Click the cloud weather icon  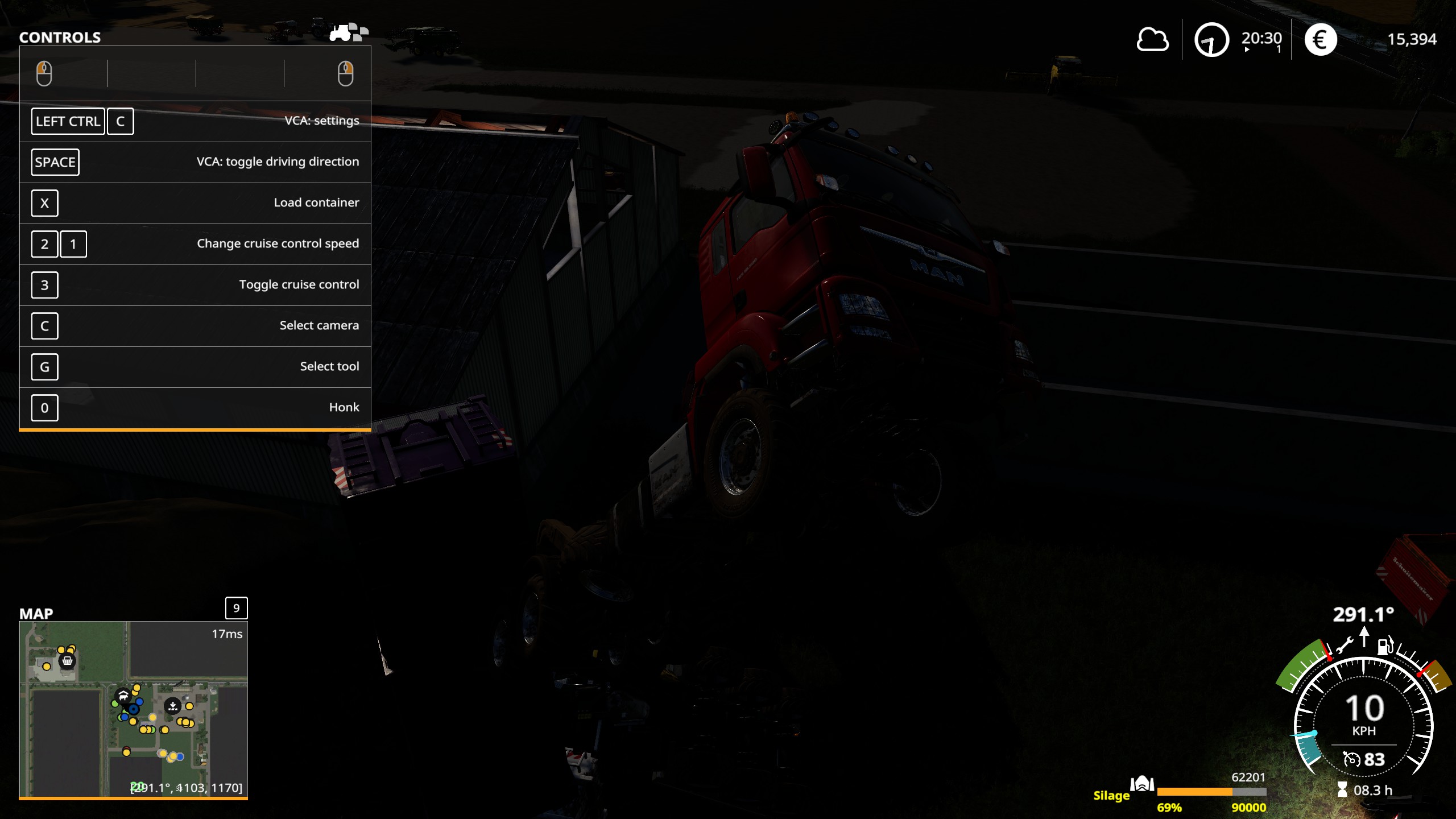1152,40
